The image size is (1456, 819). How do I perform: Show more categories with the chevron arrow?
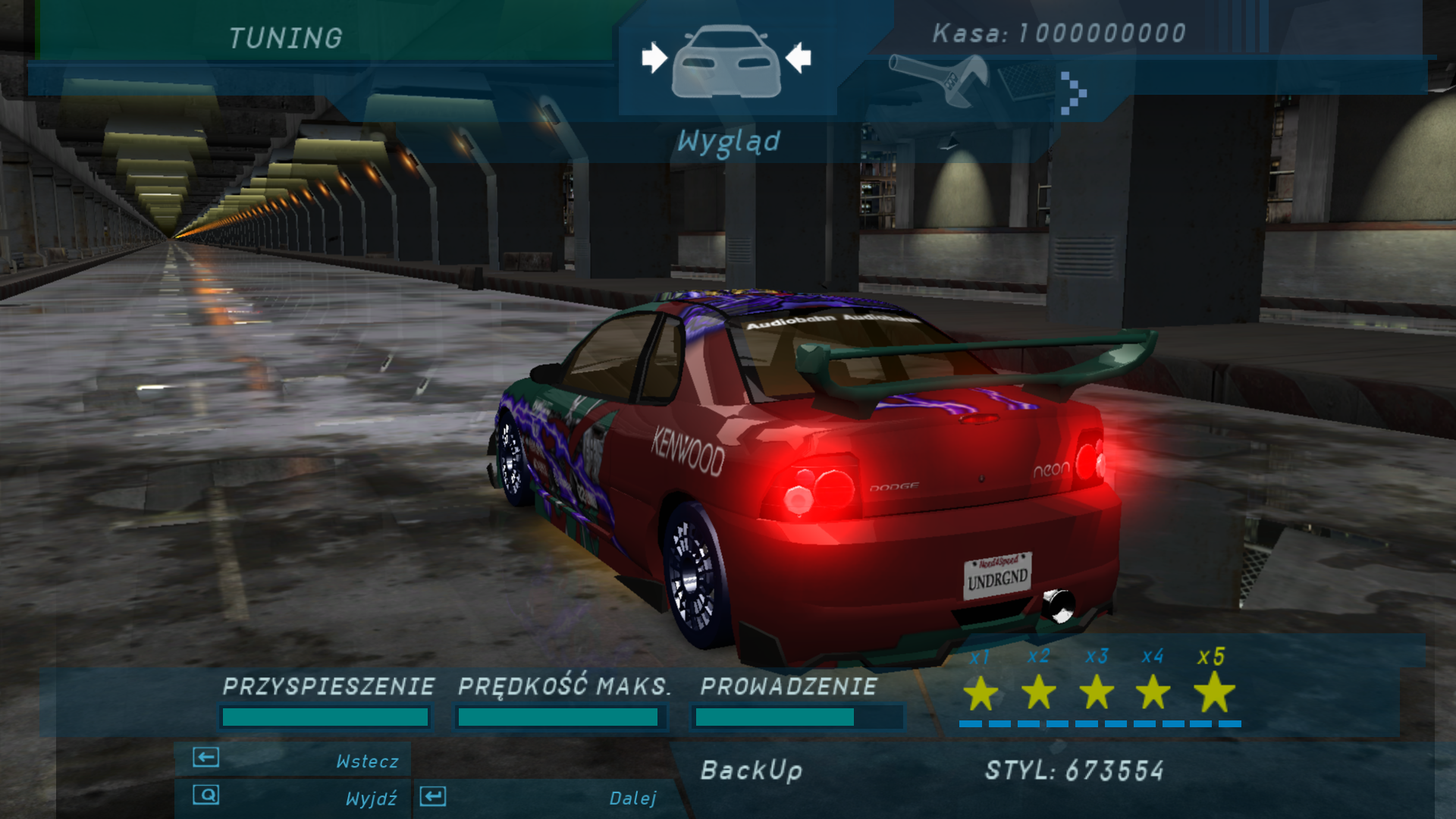(1073, 93)
